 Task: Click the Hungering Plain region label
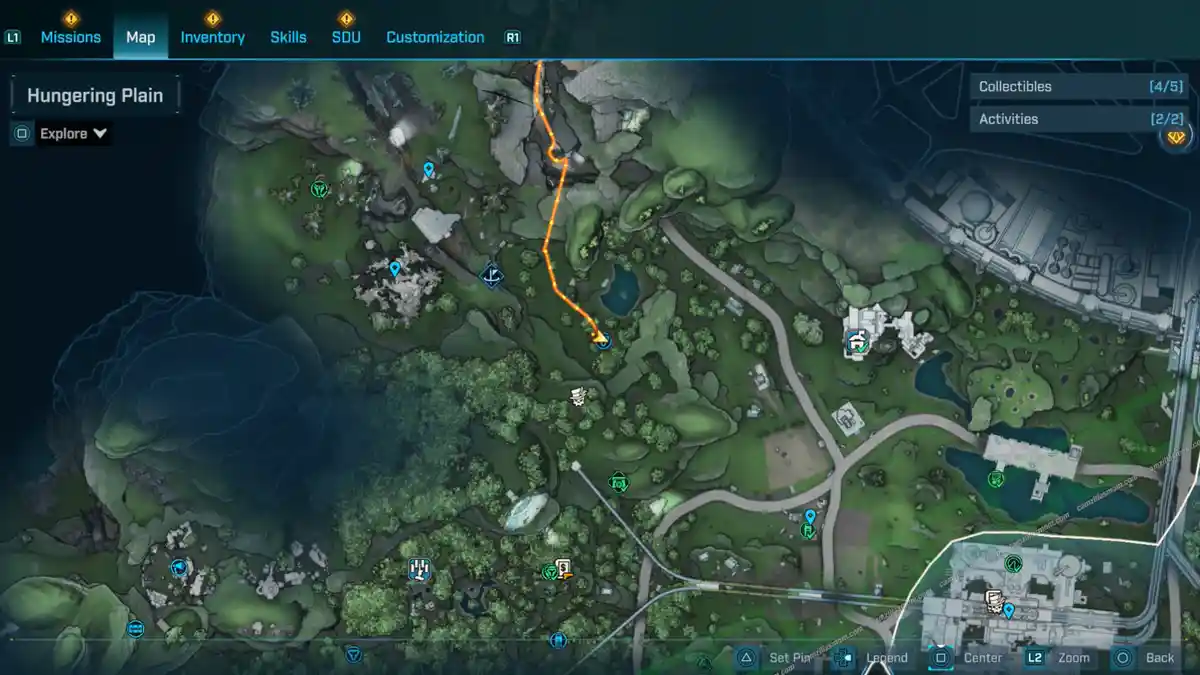click(95, 96)
